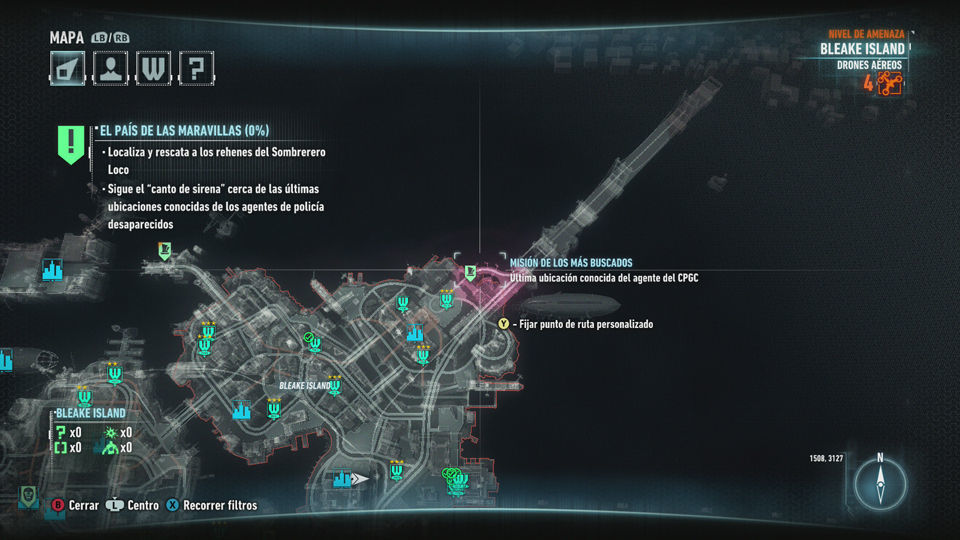Click the green mission marker northwest of the island
Viewport: 960px width, 540px height.
click(164, 250)
